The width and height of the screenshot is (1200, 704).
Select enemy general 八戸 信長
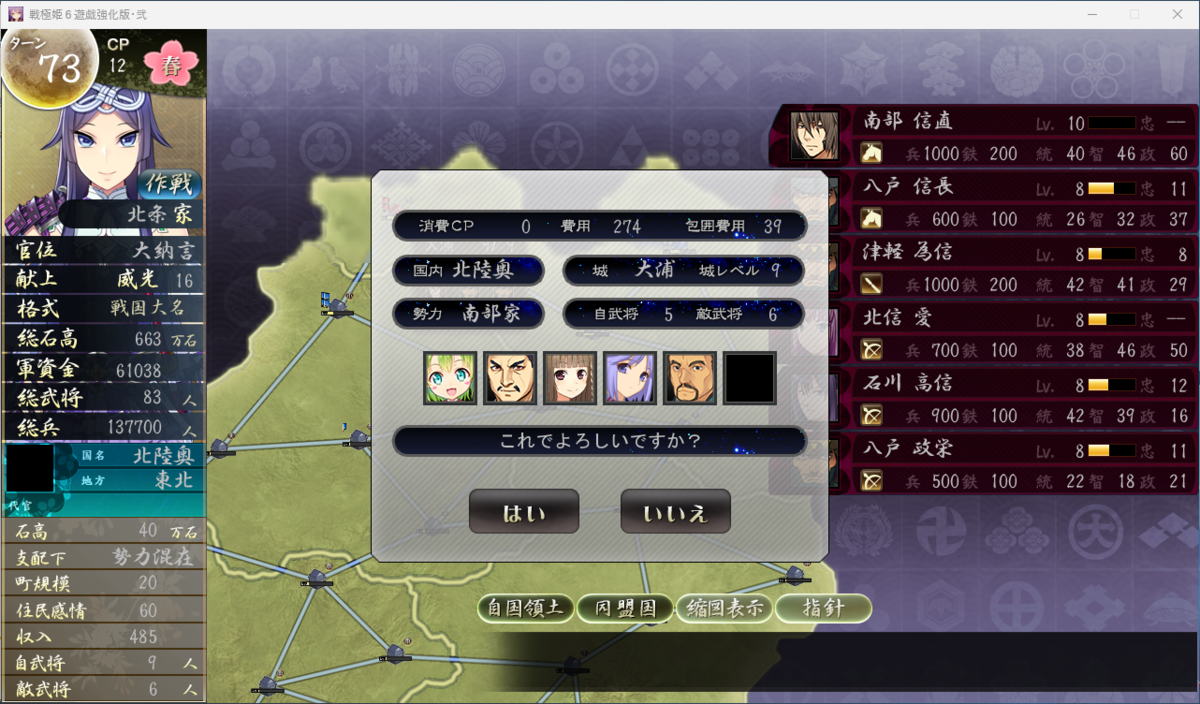(985, 201)
